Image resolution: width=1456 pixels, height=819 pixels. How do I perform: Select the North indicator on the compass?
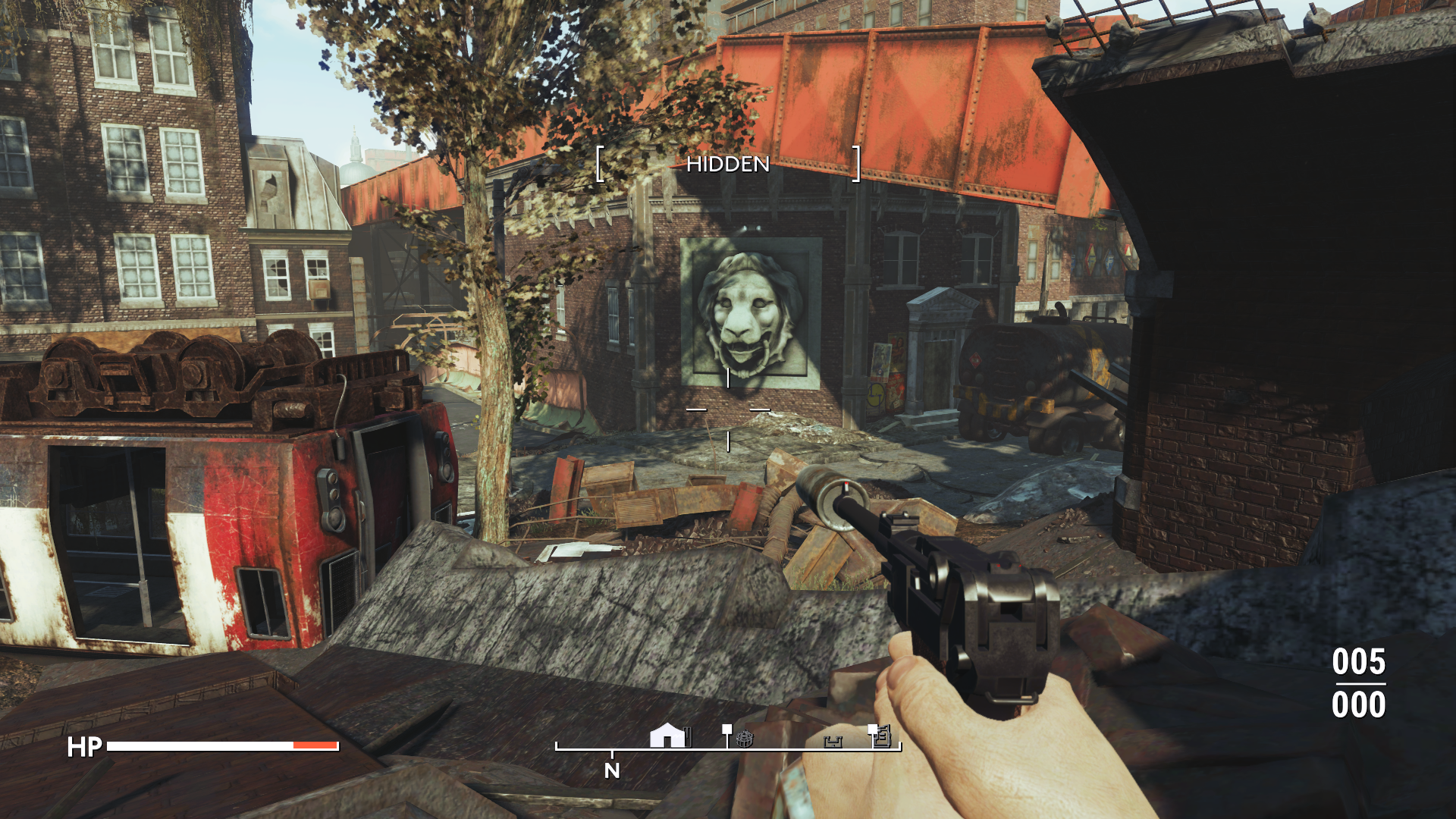pyautogui.click(x=612, y=770)
